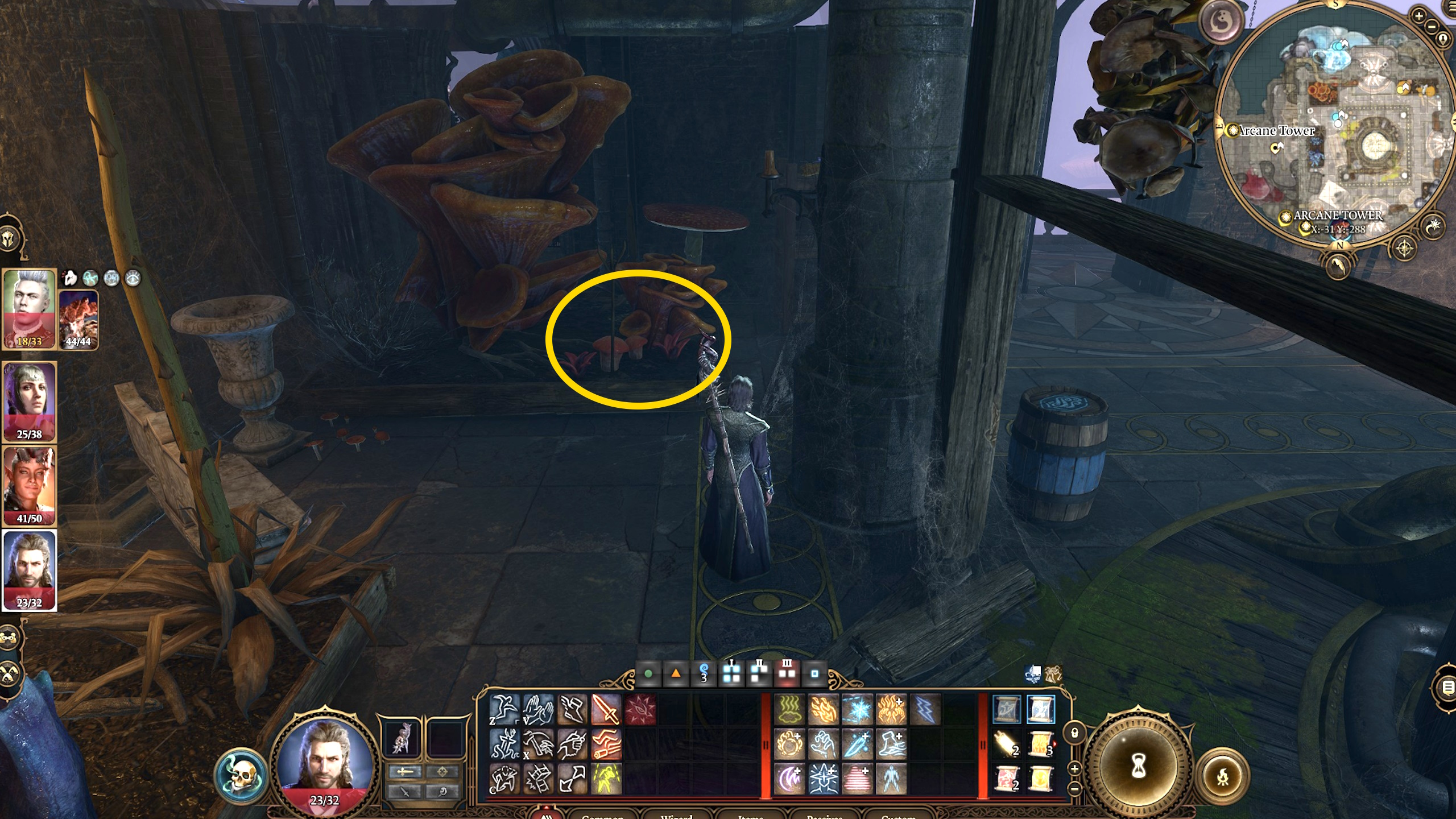
Task: Use the Shove action icon
Action: (x=538, y=712)
